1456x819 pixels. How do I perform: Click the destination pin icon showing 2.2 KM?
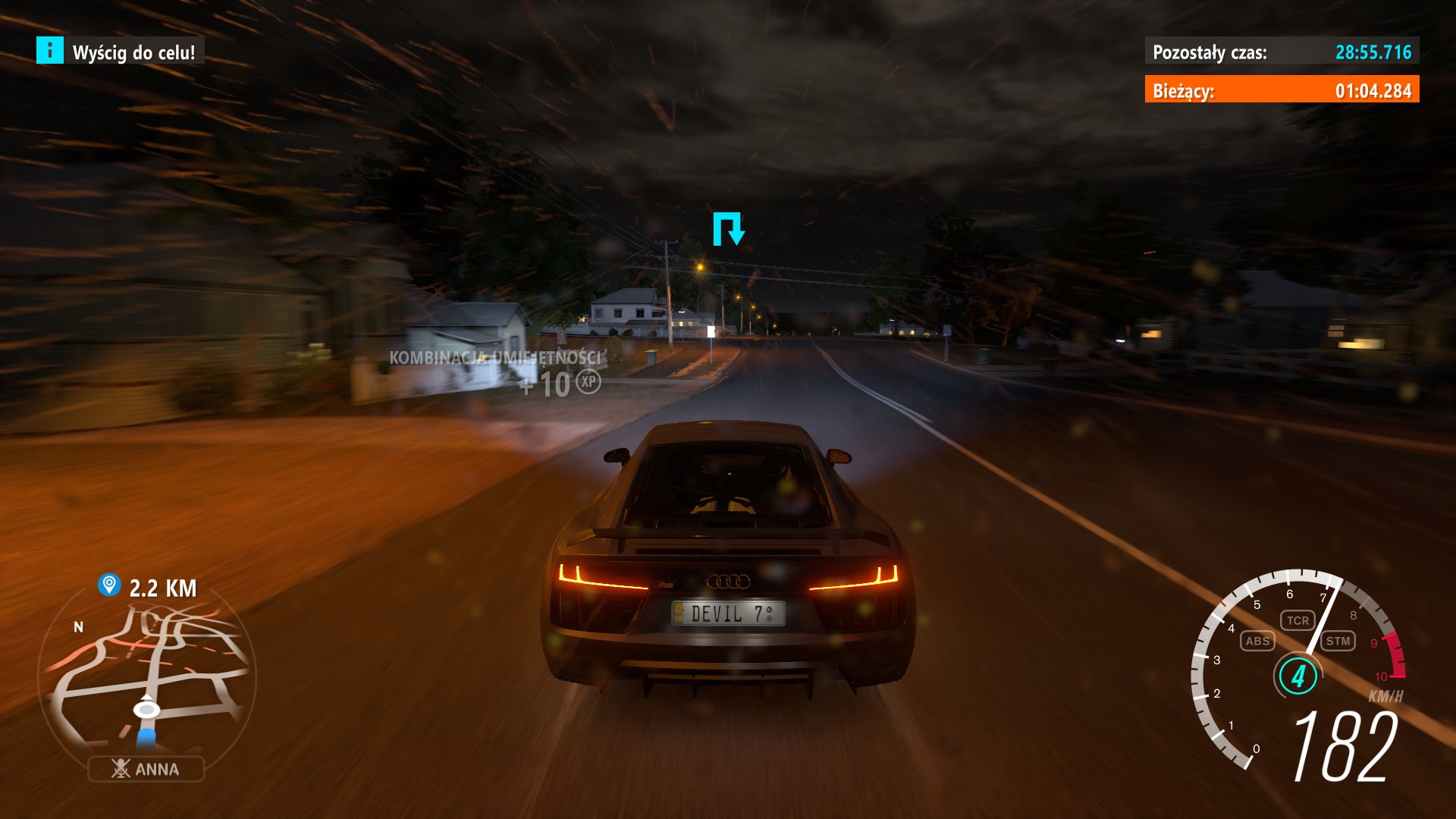(108, 585)
